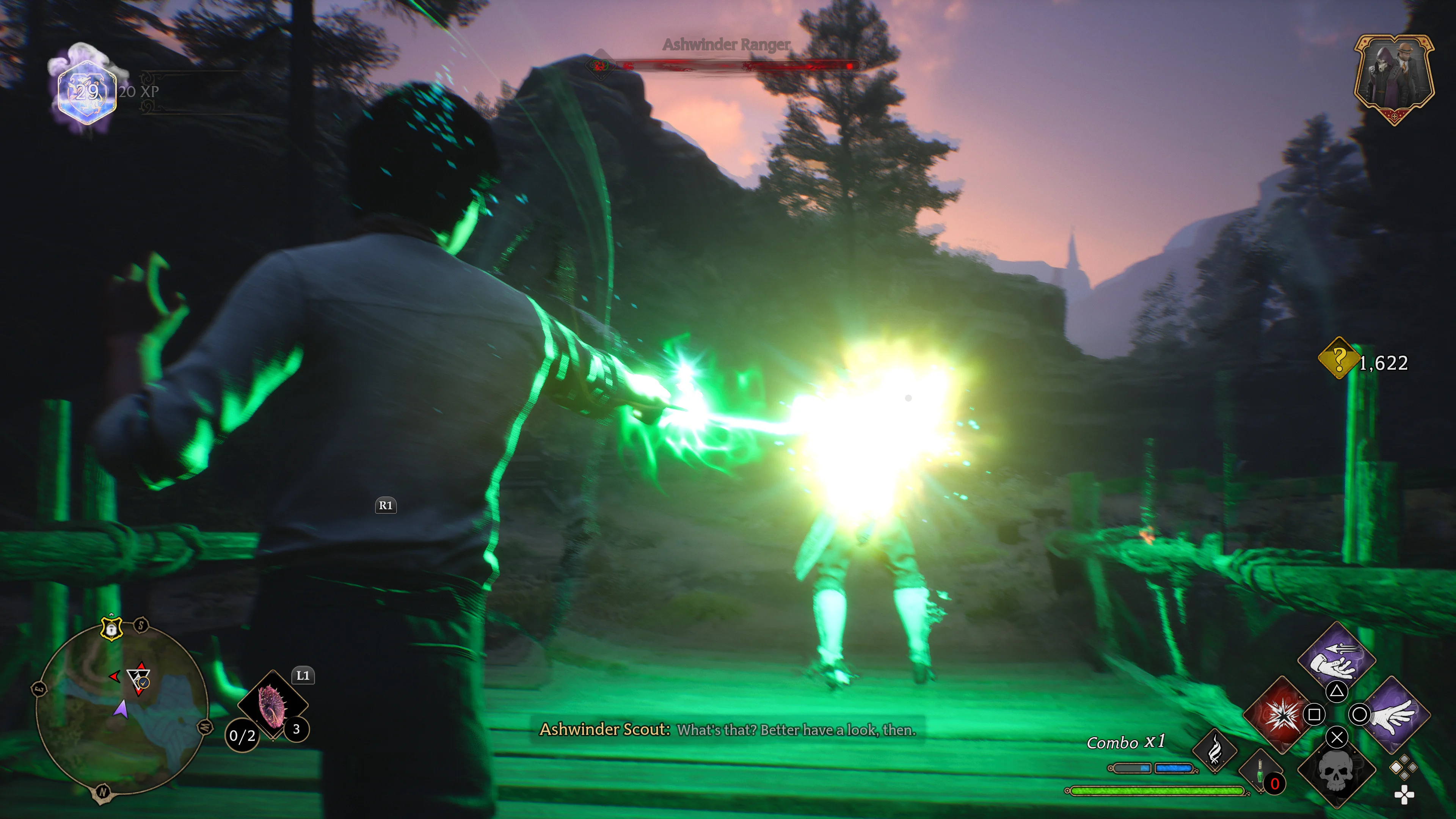Click the North compass marker on minimap
Viewport: 1456px width, 819px height.
click(102, 792)
